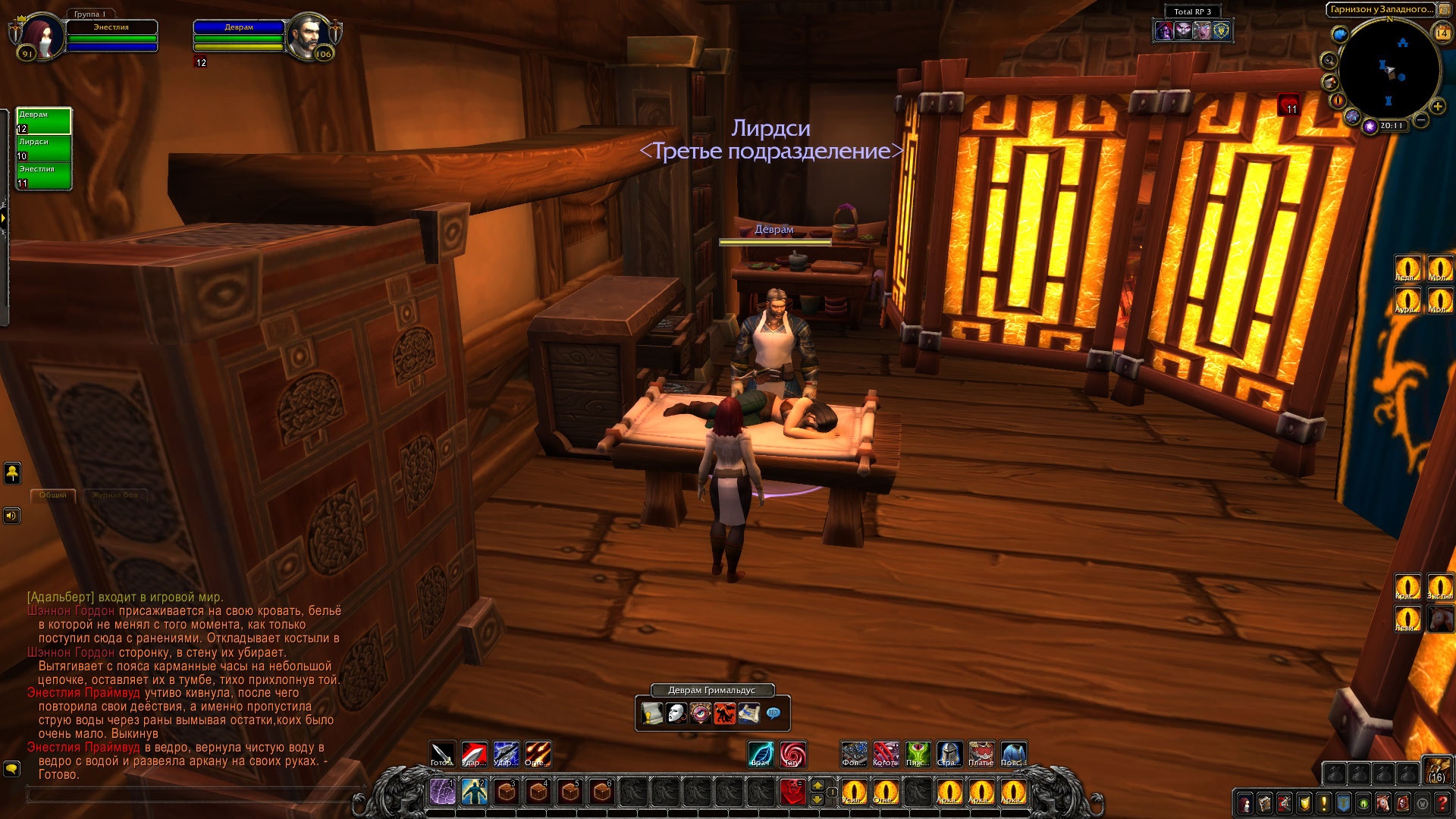This screenshot has height=819, width=1456.
Task: Open the spellbook micro menu button
Action: point(1265,802)
